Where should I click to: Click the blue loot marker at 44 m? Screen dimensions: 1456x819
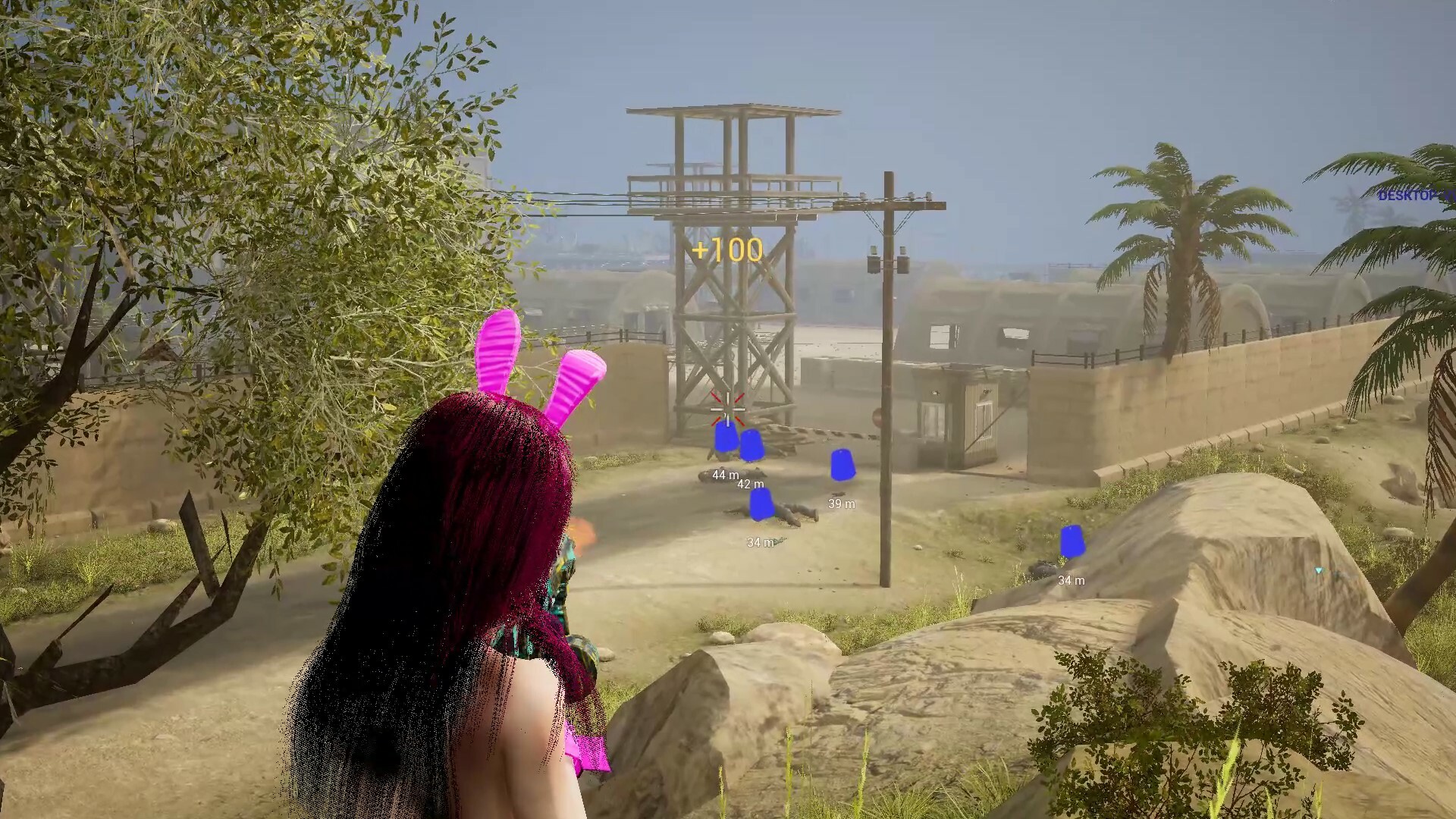pyautogui.click(x=725, y=438)
